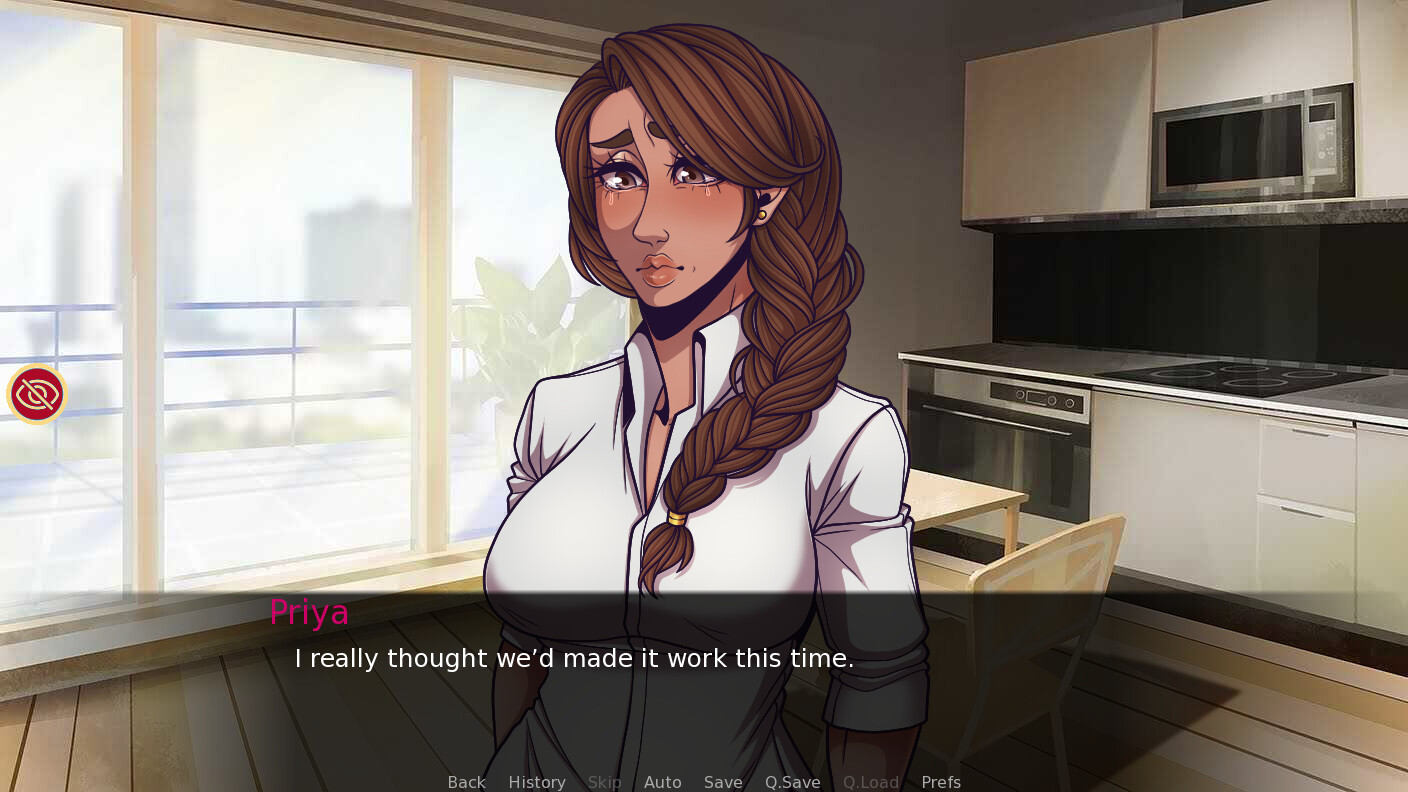Perform a quick save with Q.Save
1408x792 pixels.
791,782
